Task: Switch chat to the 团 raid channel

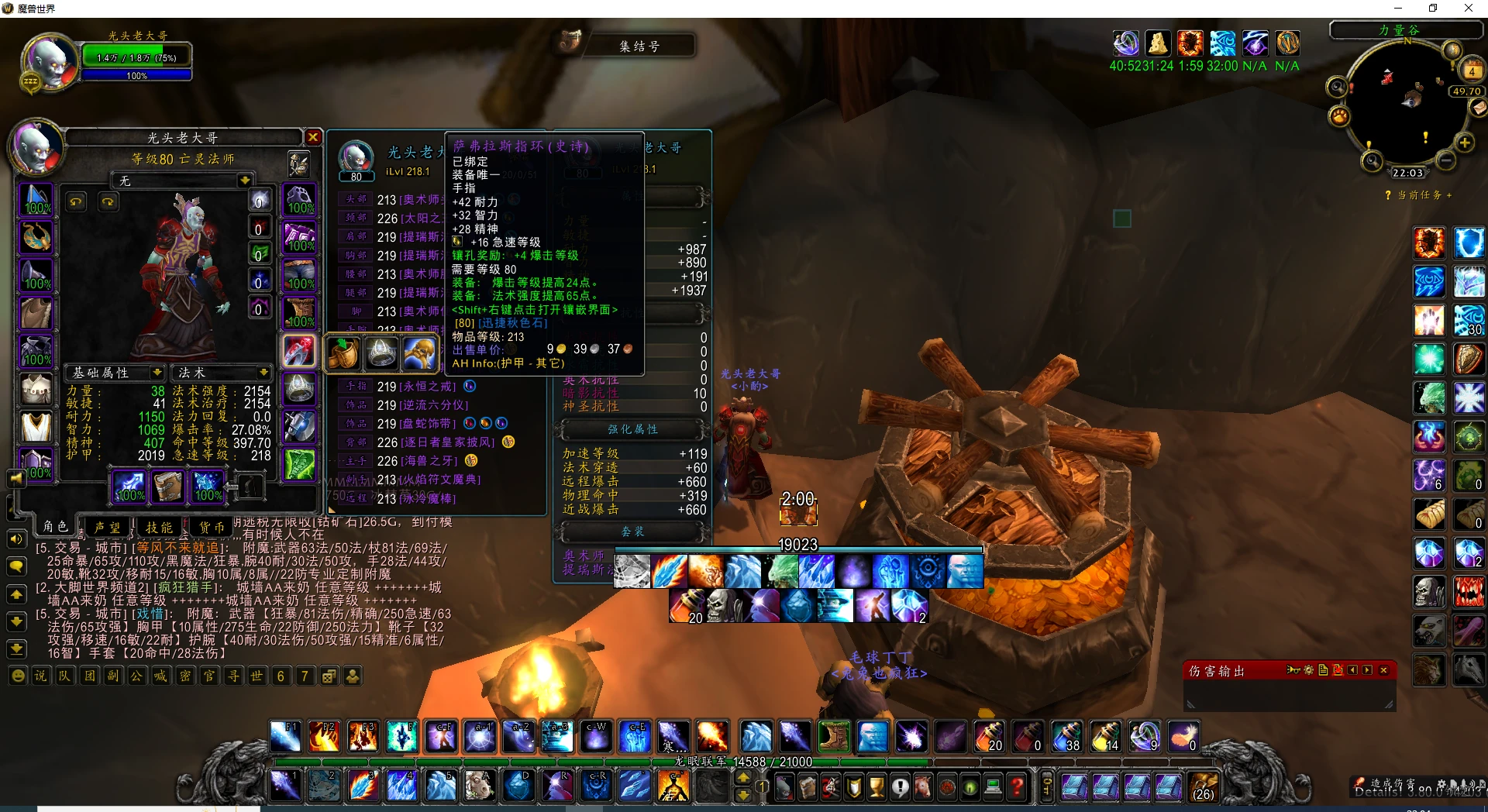Action: point(89,676)
